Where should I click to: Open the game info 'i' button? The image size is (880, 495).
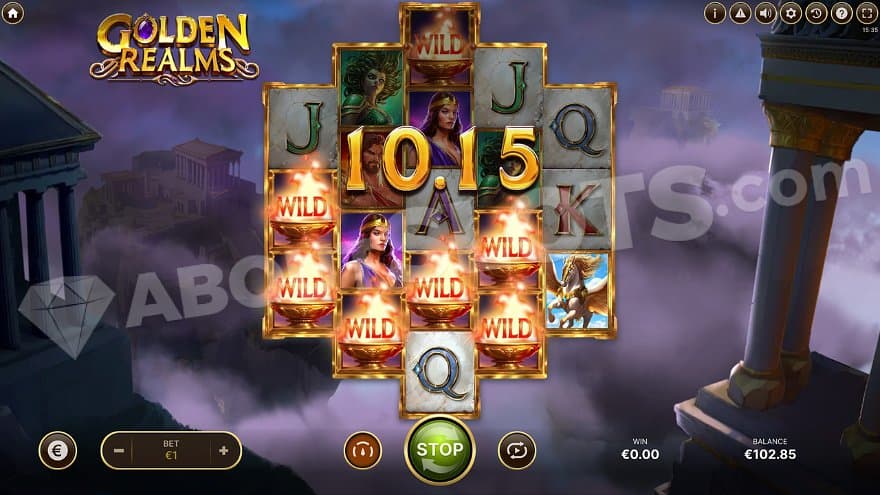[x=715, y=13]
